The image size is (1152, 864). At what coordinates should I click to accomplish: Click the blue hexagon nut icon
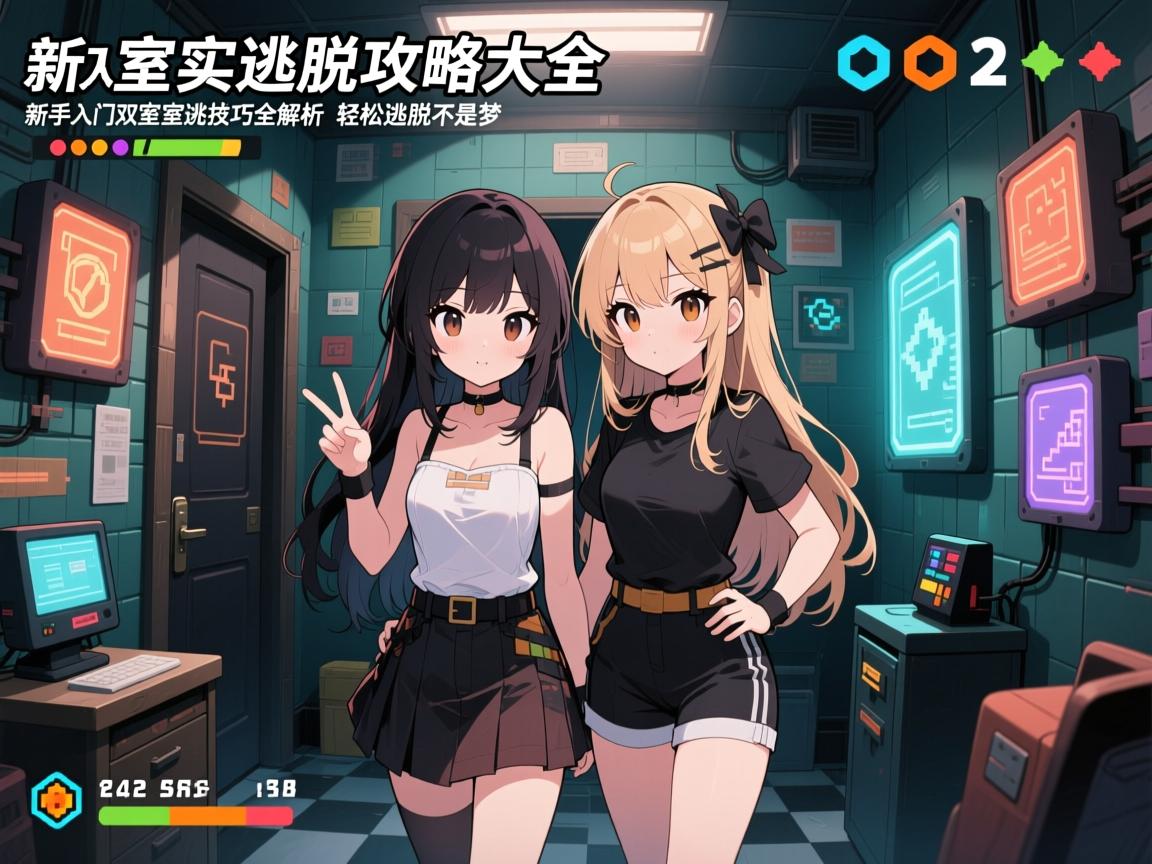coord(862,62)
